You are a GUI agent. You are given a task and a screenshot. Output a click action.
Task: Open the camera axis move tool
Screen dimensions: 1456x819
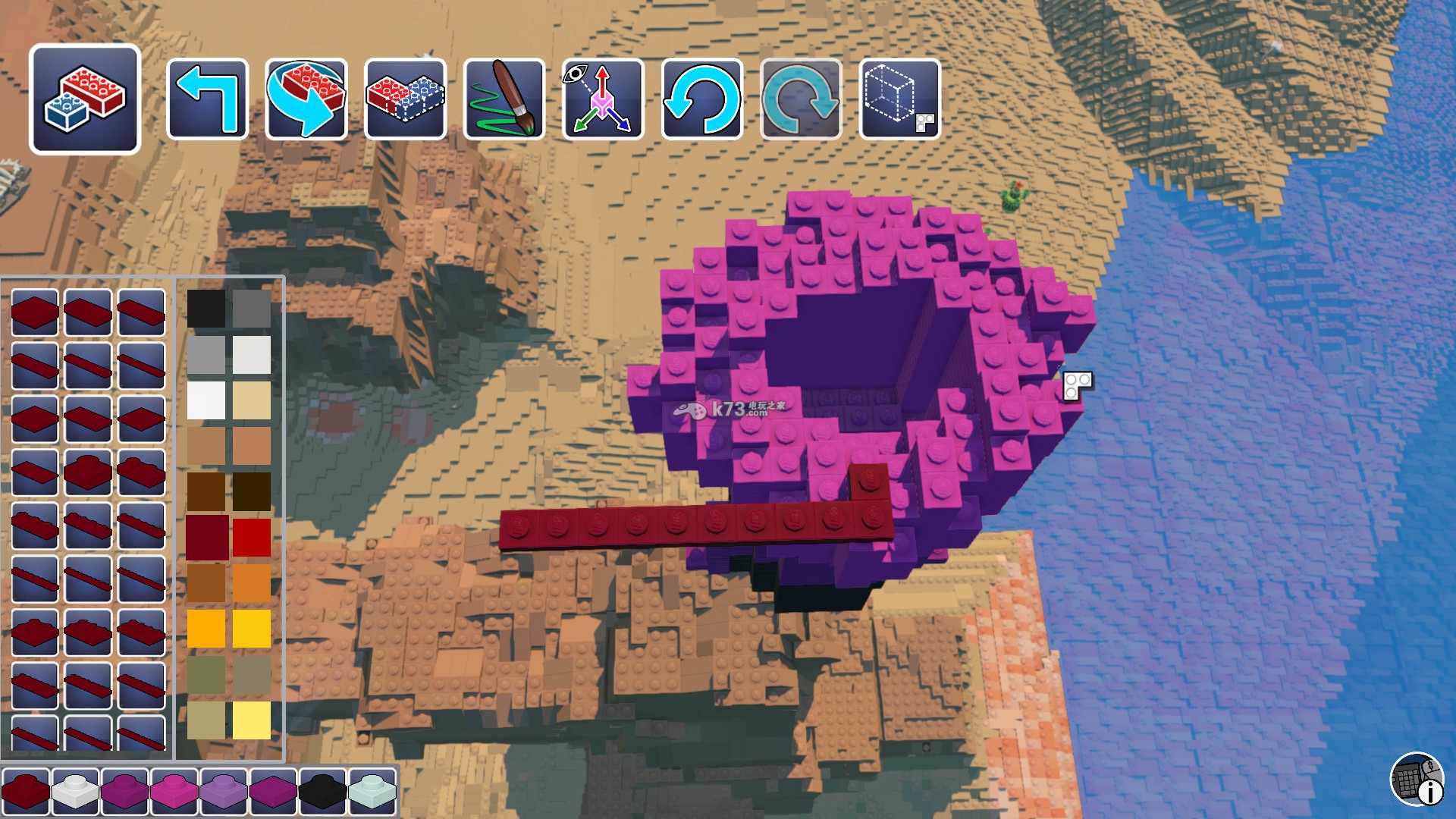(603, 99)
